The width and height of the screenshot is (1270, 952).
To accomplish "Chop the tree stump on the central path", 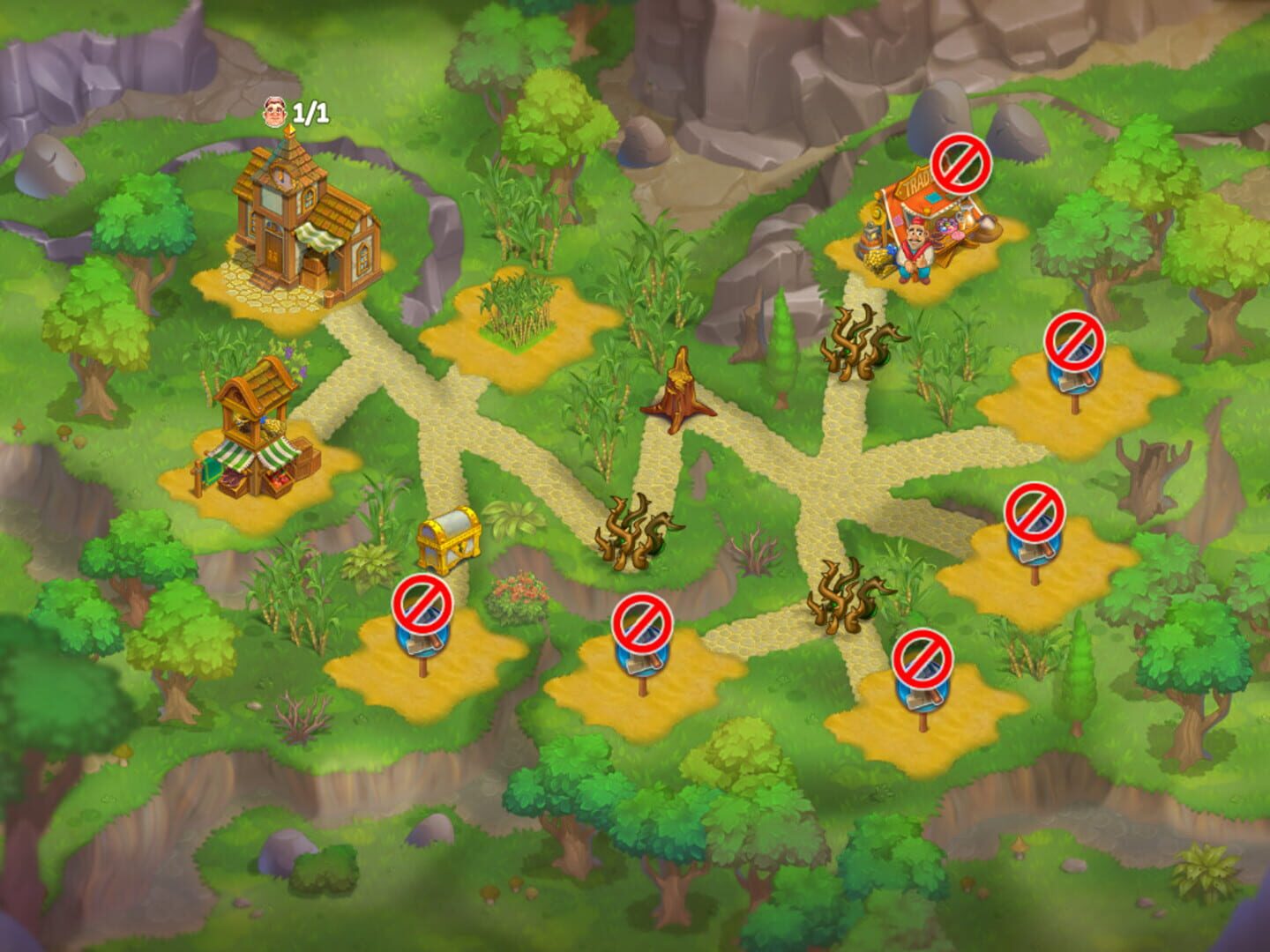I will point(679,397).
